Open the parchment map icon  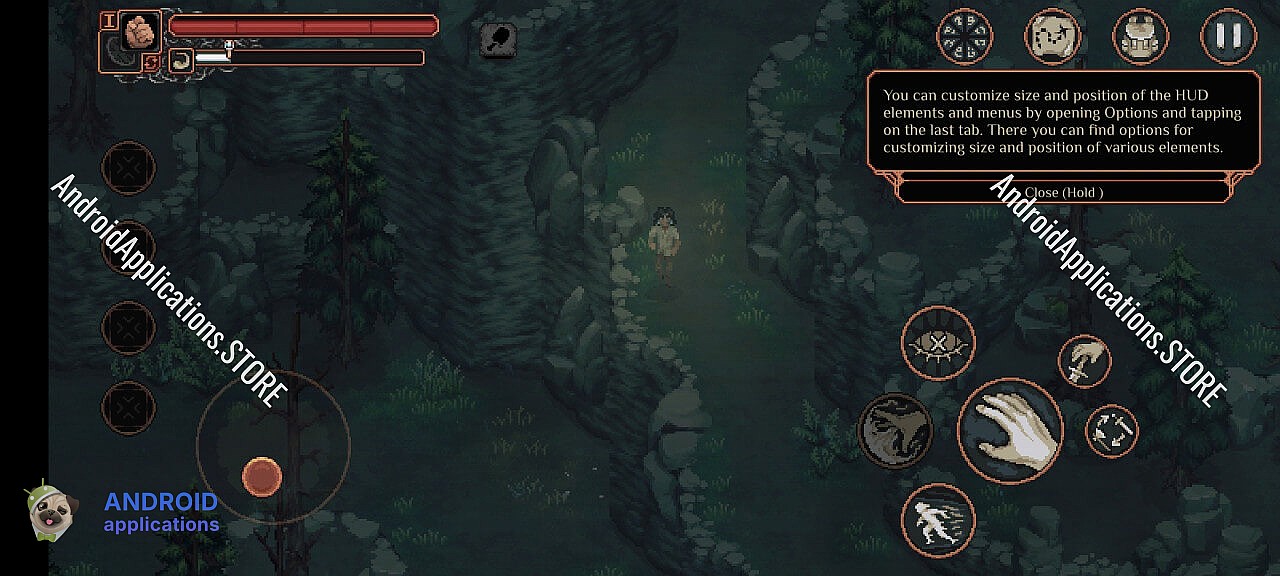pos(1053,37)
